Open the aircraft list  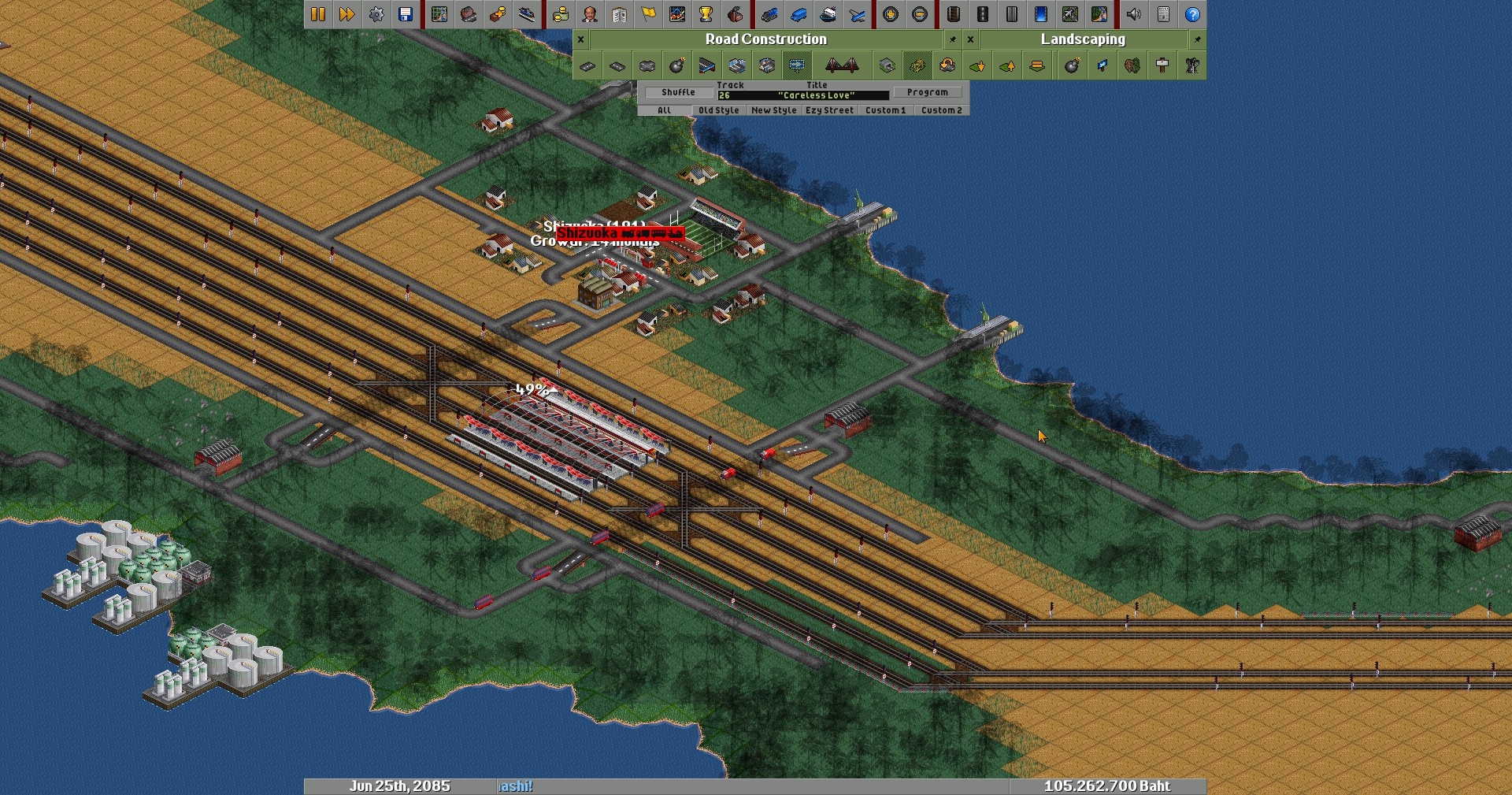[857, 14]
